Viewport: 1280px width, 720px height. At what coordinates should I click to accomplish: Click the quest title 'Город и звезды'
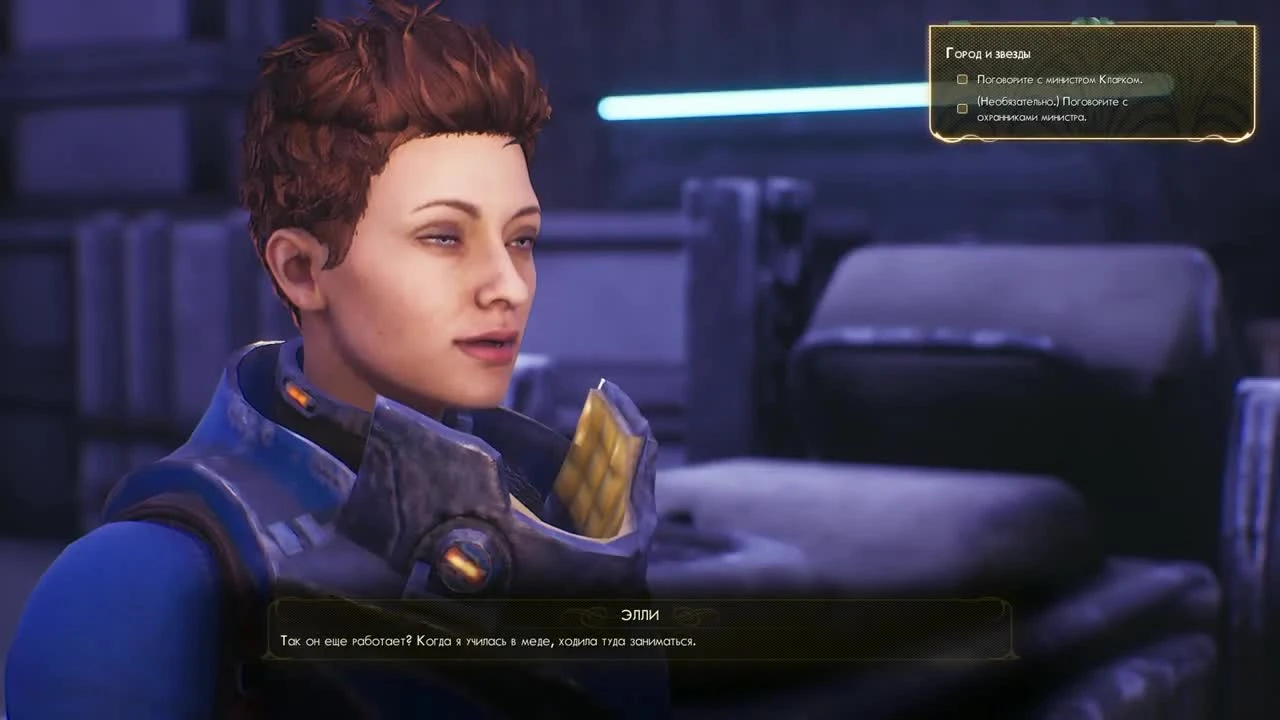click(x=987, y=53)
